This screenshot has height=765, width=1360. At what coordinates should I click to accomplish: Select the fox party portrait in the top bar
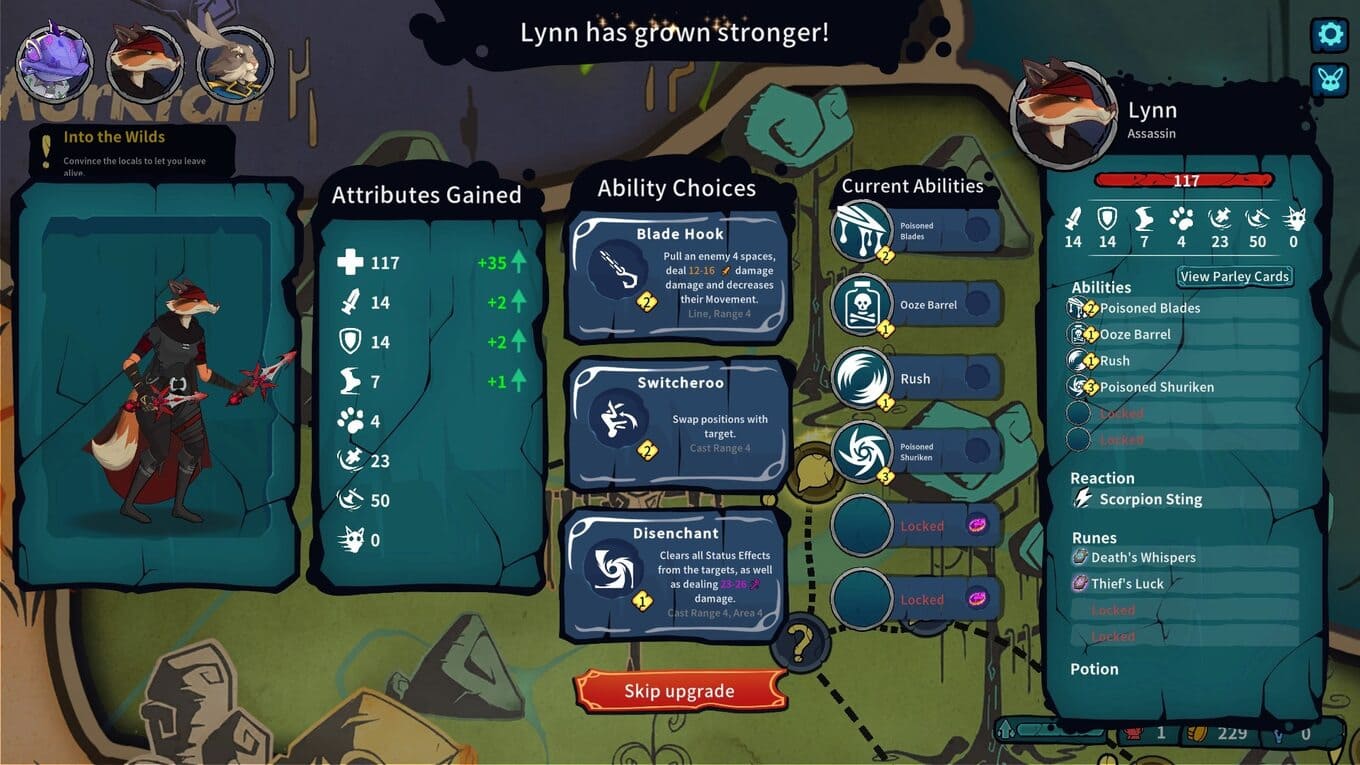pyautogui.click(x=145, y=63)
